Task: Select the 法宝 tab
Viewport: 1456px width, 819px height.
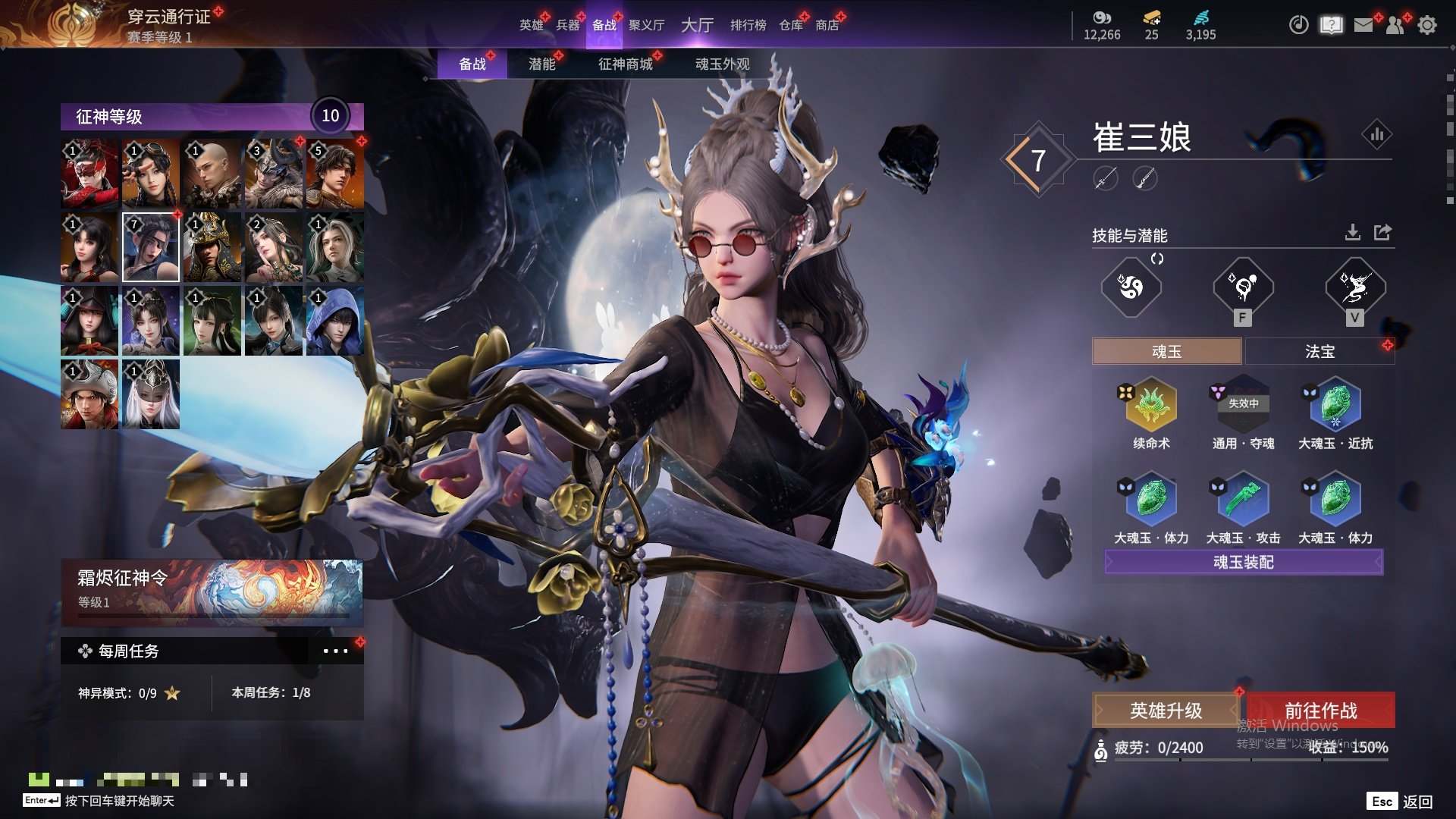Action: (x=1319, y=352)
